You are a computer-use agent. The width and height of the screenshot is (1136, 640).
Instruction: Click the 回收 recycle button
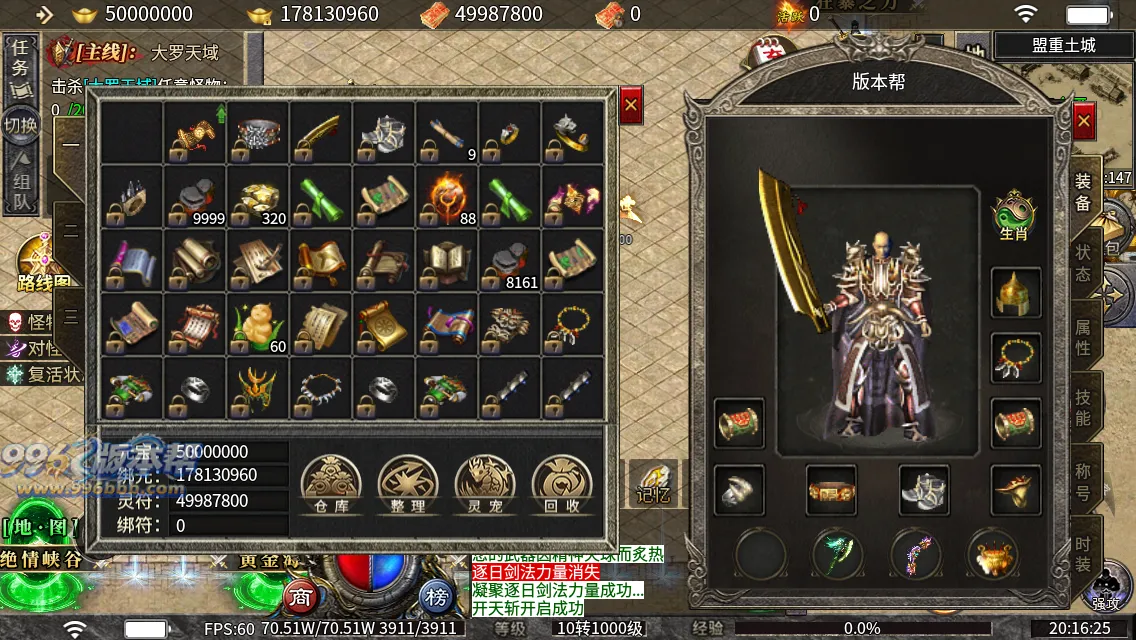562,485
